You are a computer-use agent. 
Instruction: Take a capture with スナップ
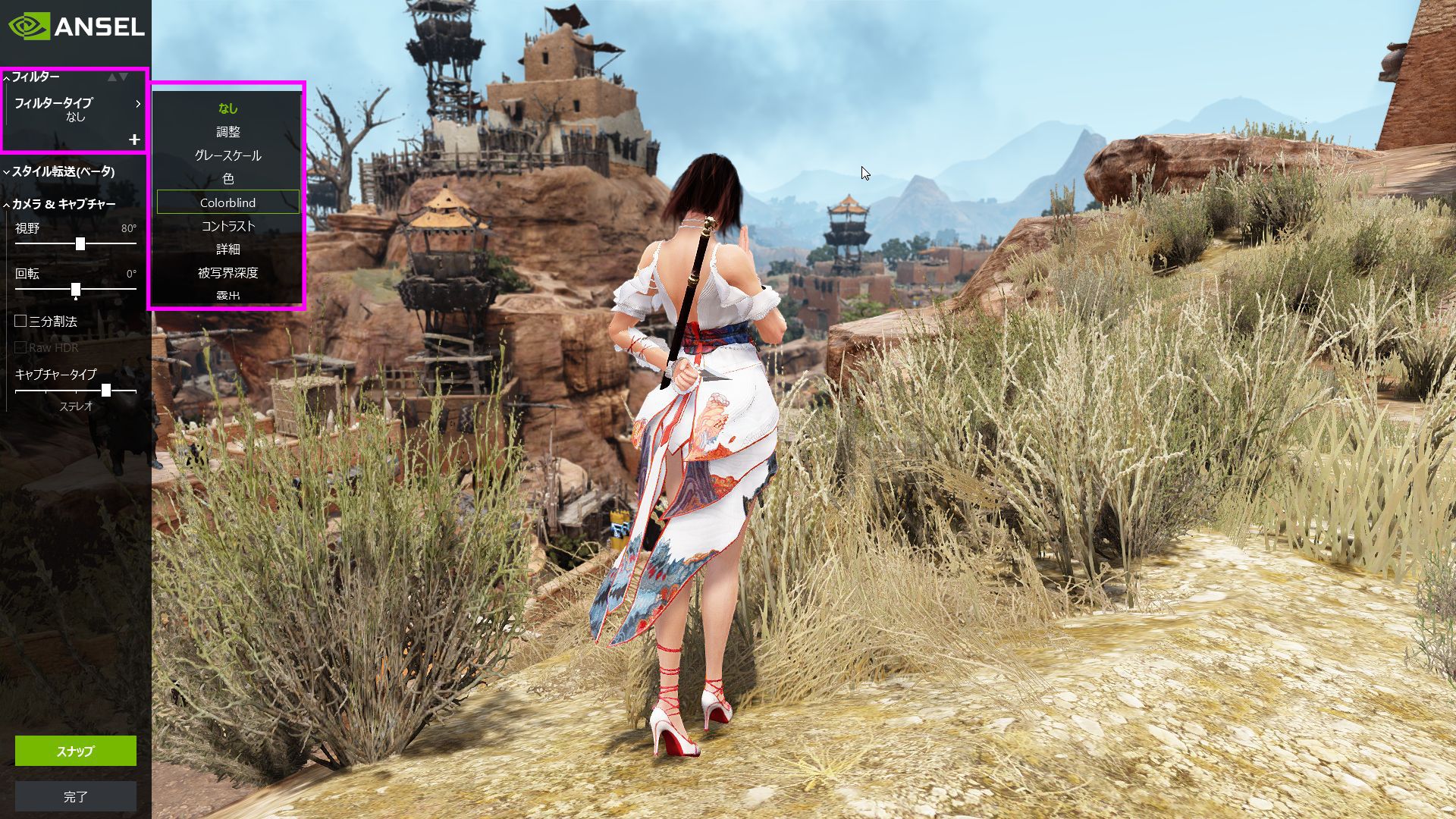[x=76, y=751]
